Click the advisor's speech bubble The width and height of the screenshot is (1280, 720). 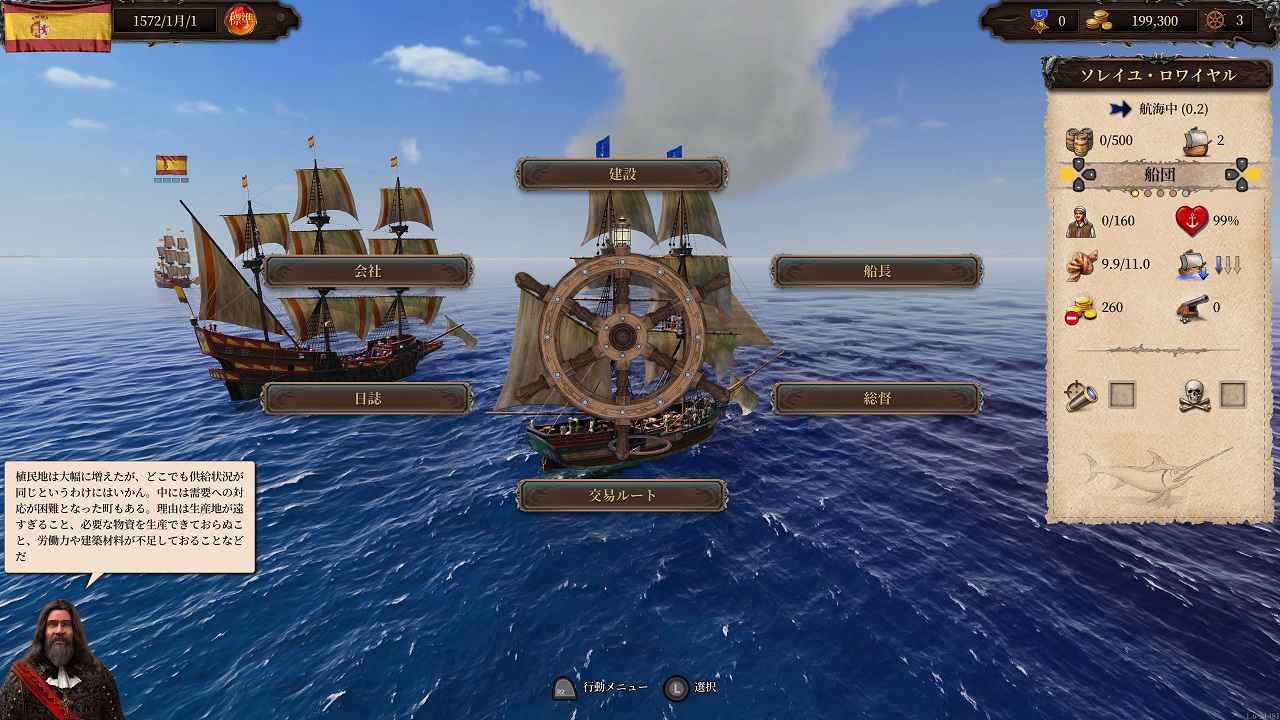tap(130, 517)
